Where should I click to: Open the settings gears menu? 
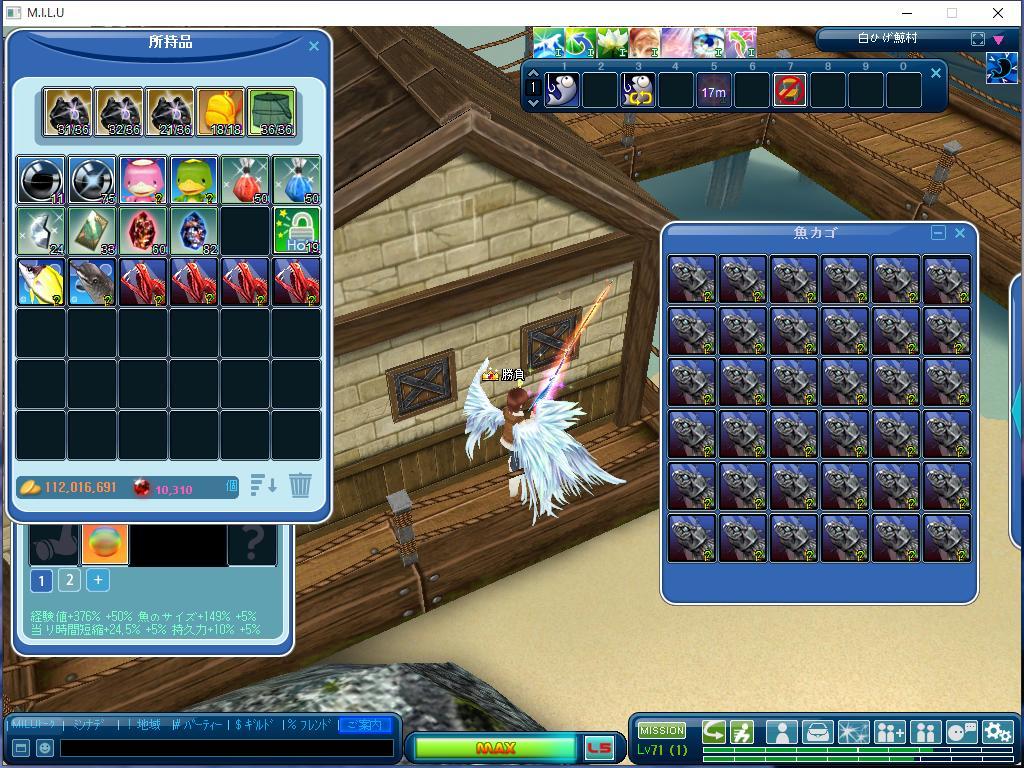(x=997, y=733)
